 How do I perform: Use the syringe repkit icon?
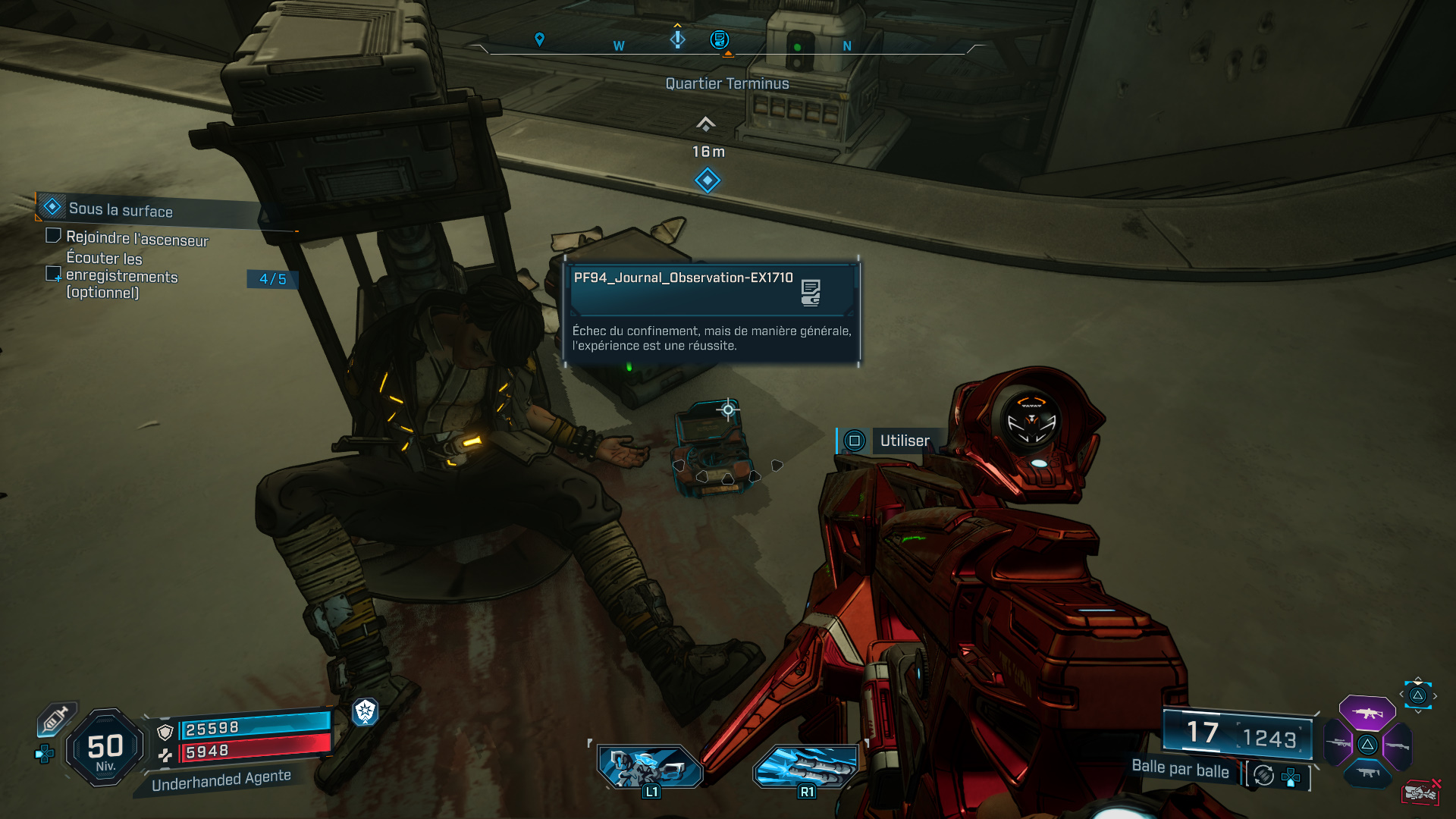55,719
